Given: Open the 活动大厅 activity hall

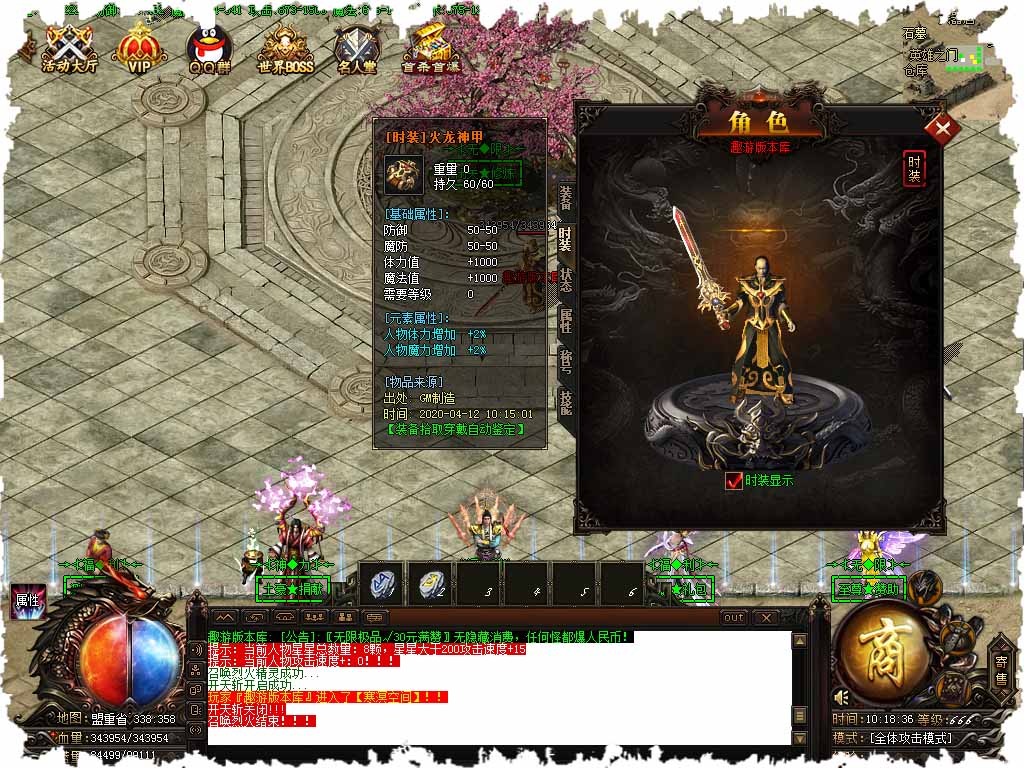Looking at the screenshot, I should [x=68, y=49].
